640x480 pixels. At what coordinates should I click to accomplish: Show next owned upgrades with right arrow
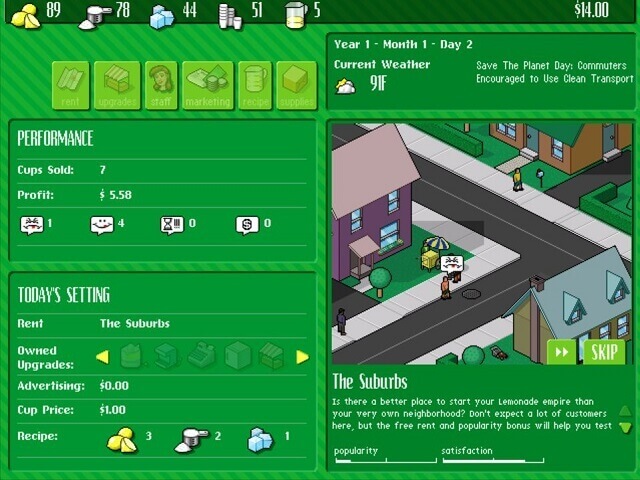(x=302, y=357)
